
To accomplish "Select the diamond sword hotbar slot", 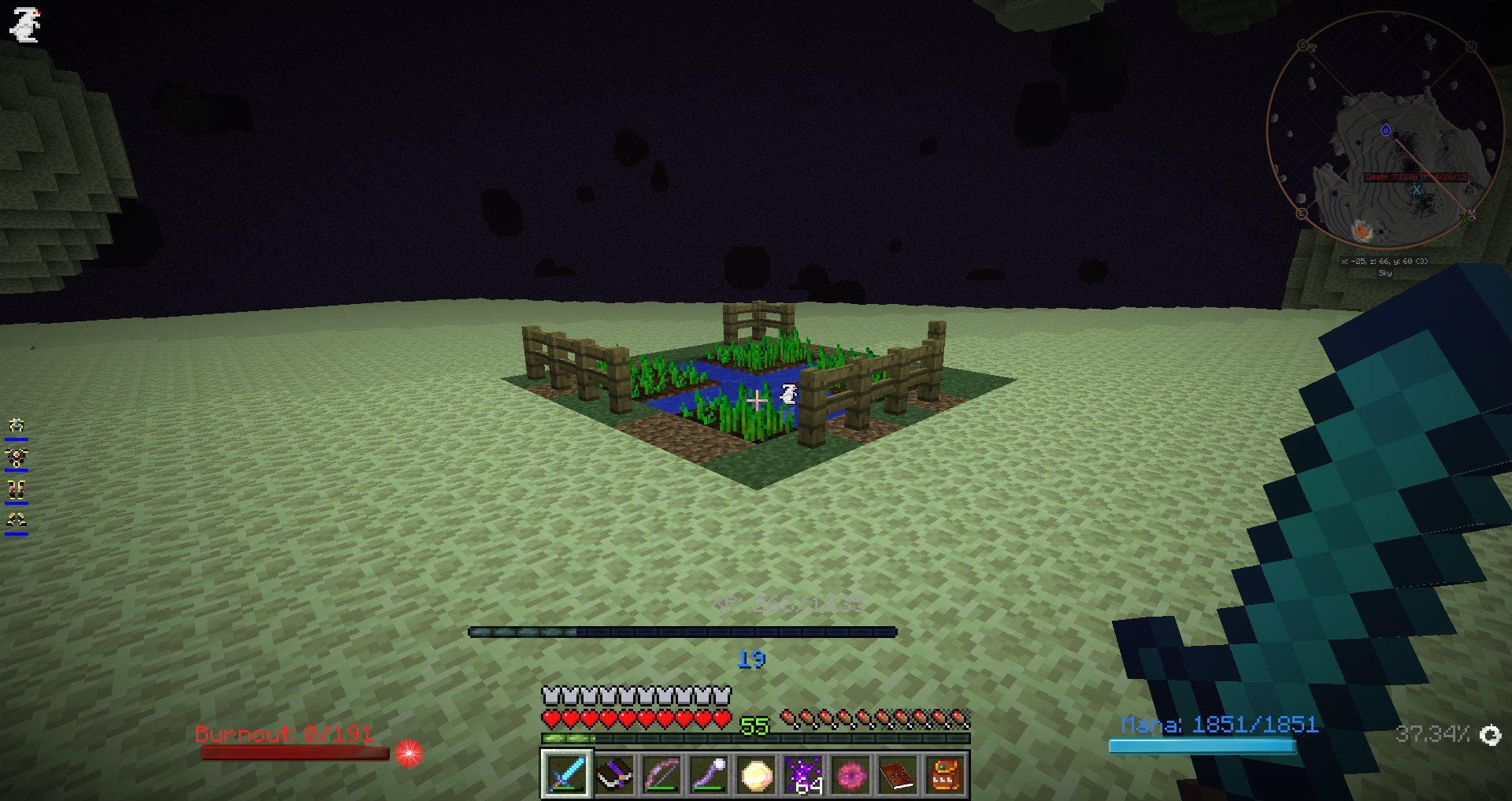I will [566, 775].
